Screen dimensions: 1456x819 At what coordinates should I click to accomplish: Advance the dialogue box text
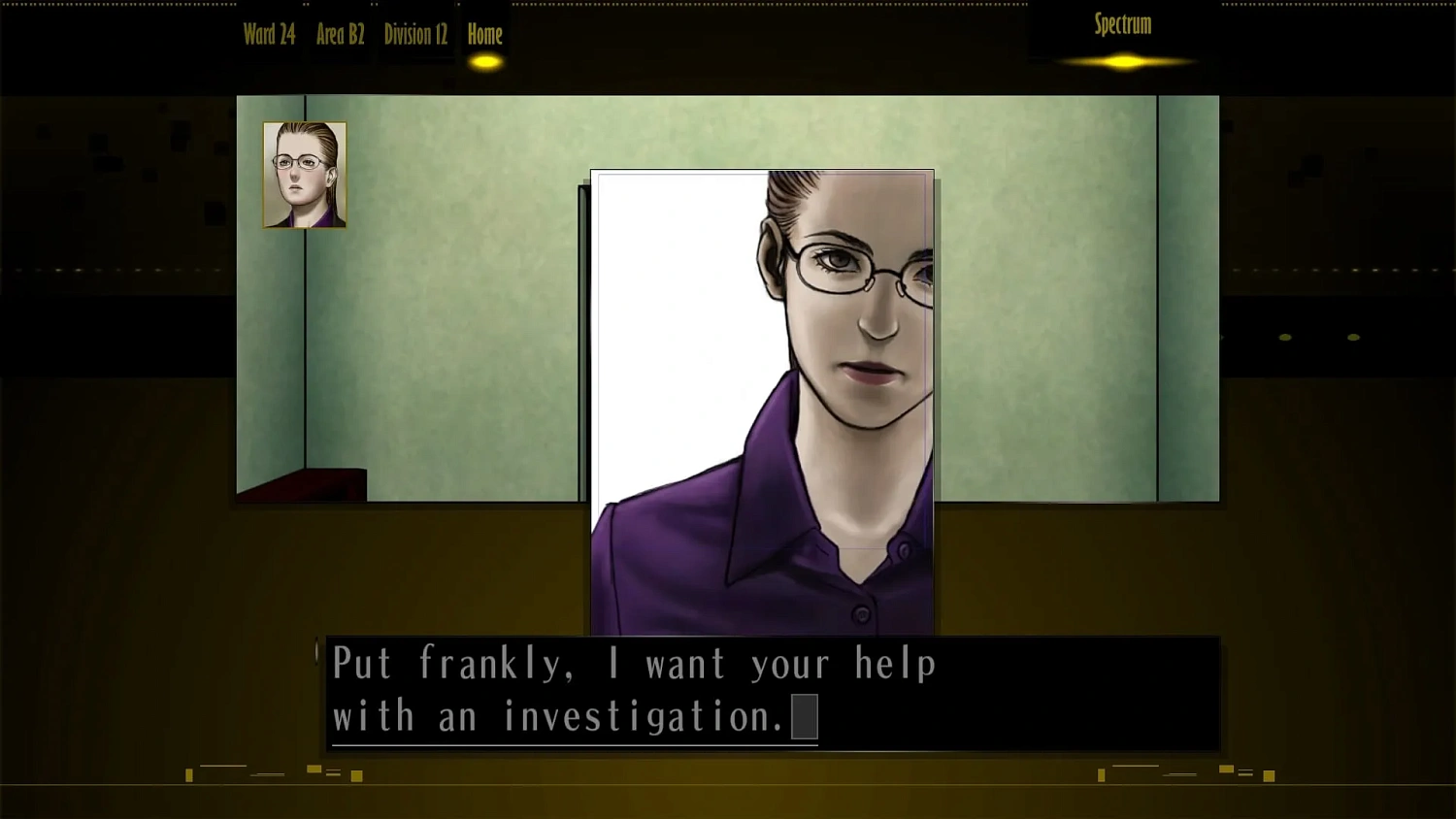(x=772, y=694)
